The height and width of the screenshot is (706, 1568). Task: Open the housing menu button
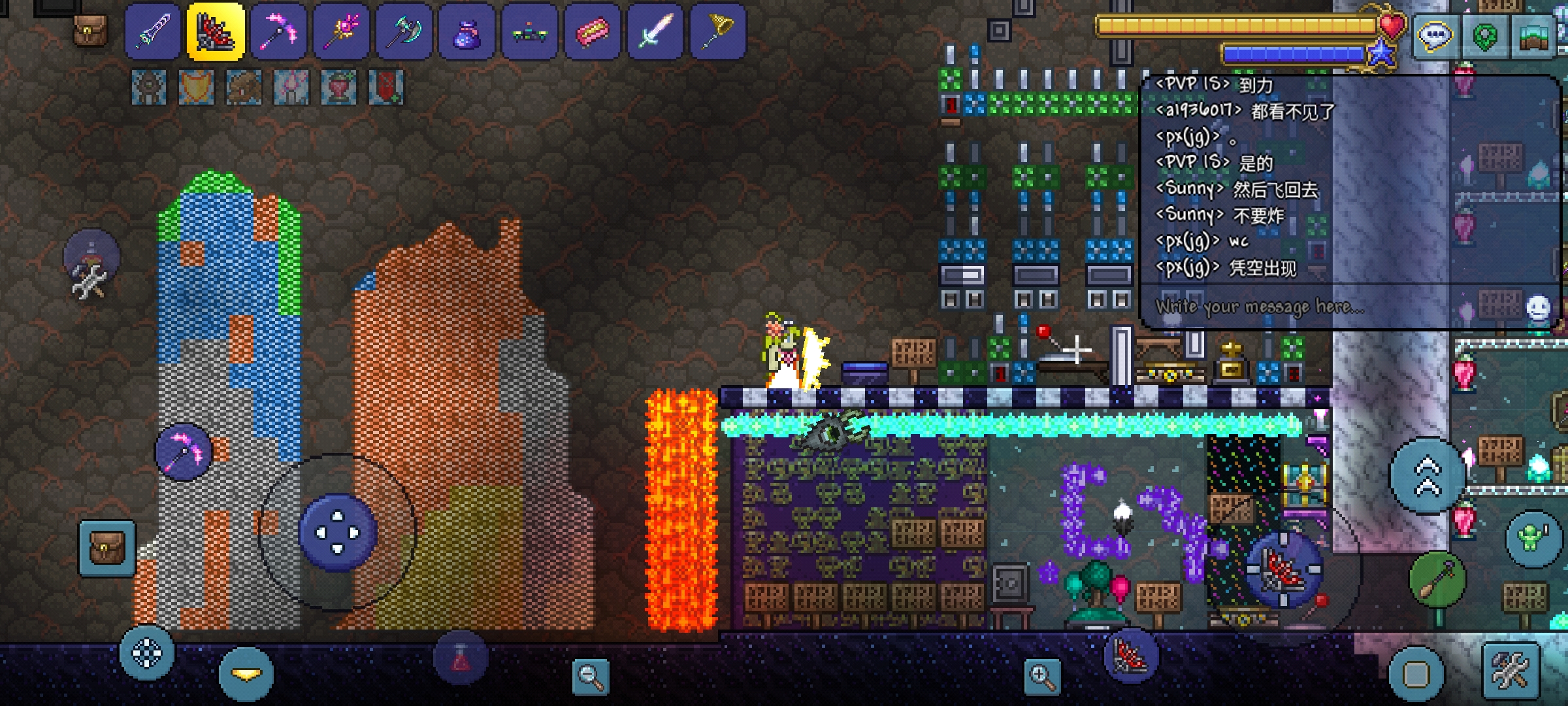coord(1534,36)
